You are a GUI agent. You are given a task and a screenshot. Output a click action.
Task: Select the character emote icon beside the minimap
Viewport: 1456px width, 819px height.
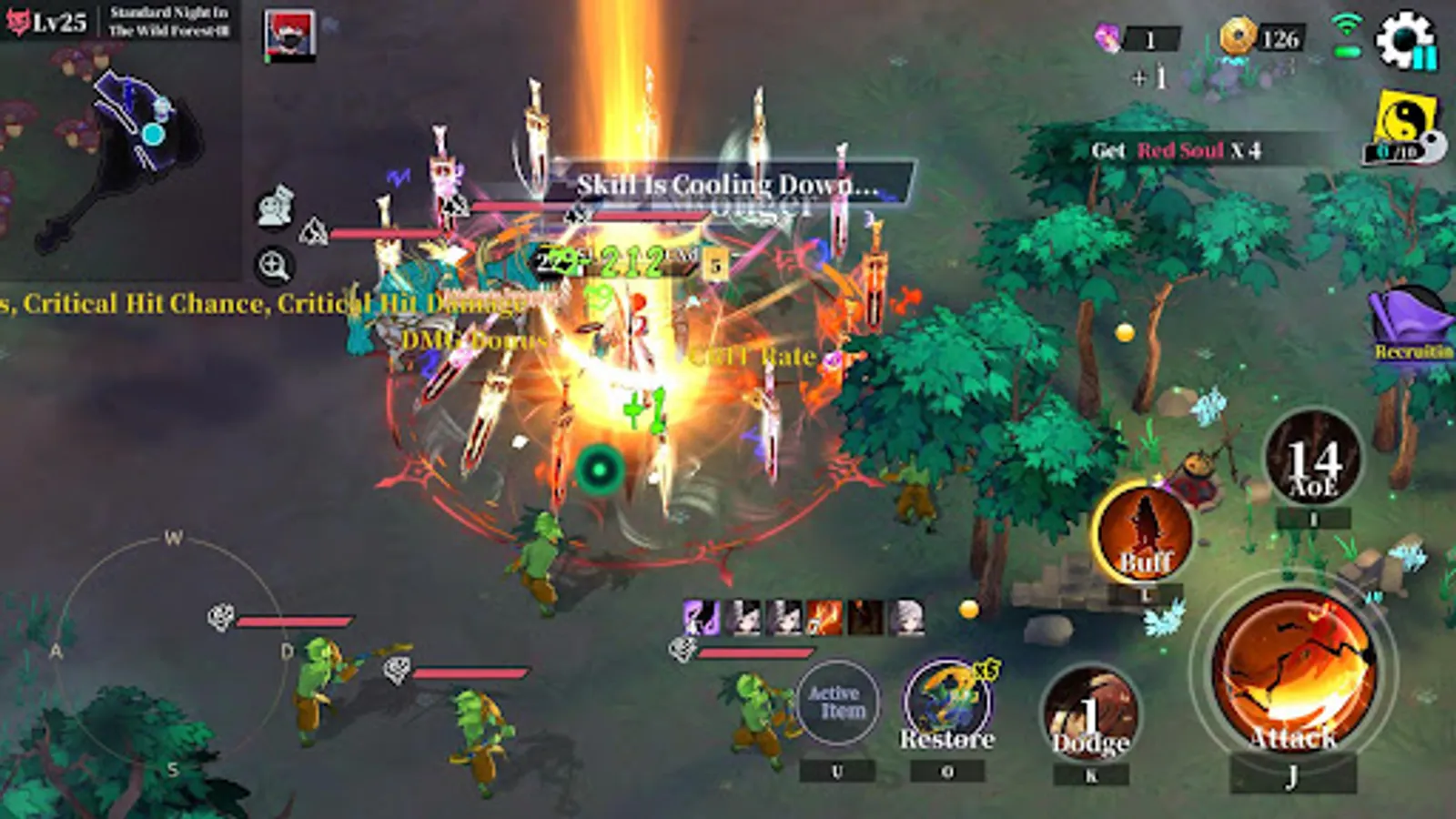[x=274, y=207]
